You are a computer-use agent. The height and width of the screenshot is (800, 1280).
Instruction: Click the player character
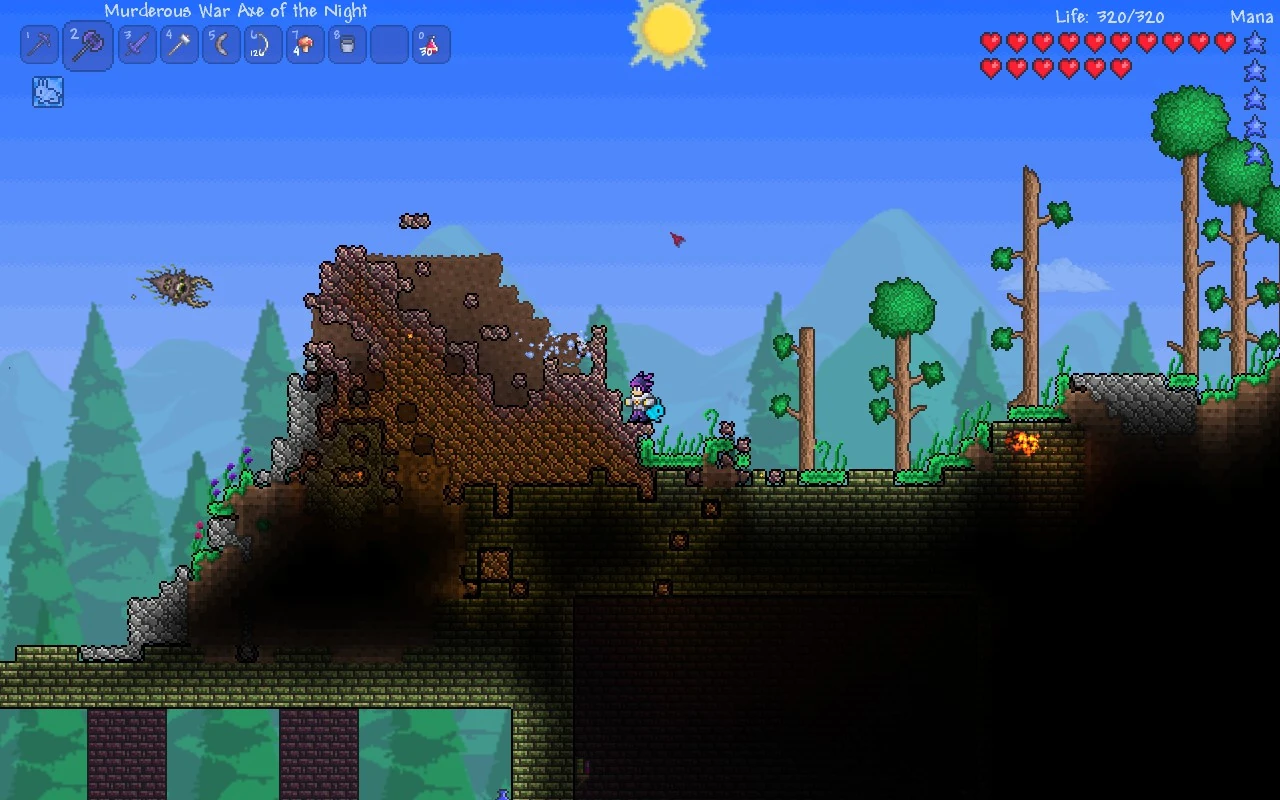coord(640,395)
